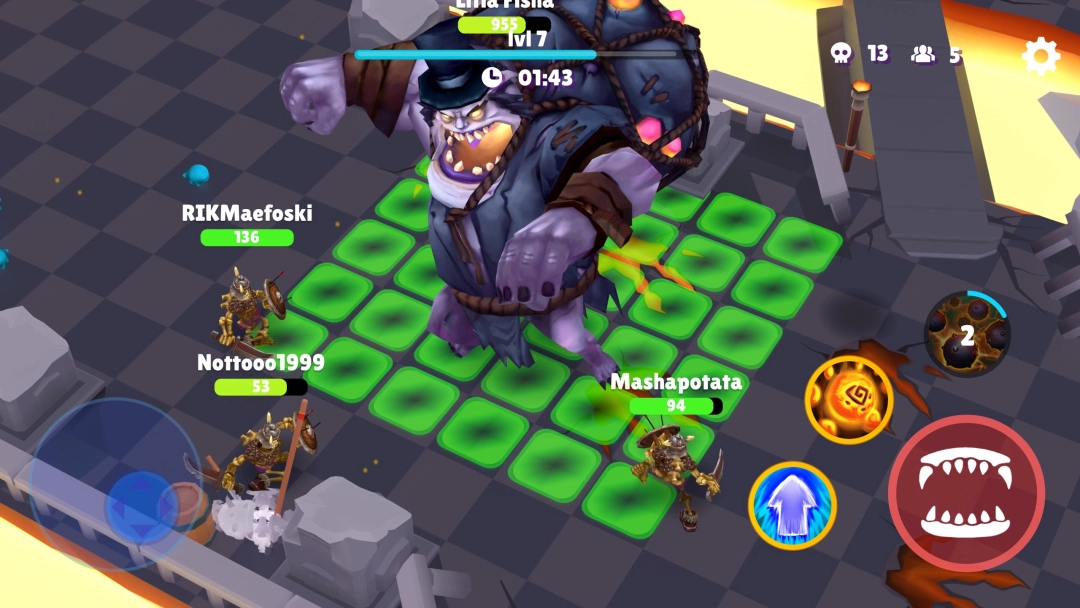
Task: Open the settings gear menu
Action: point(1040,56)
